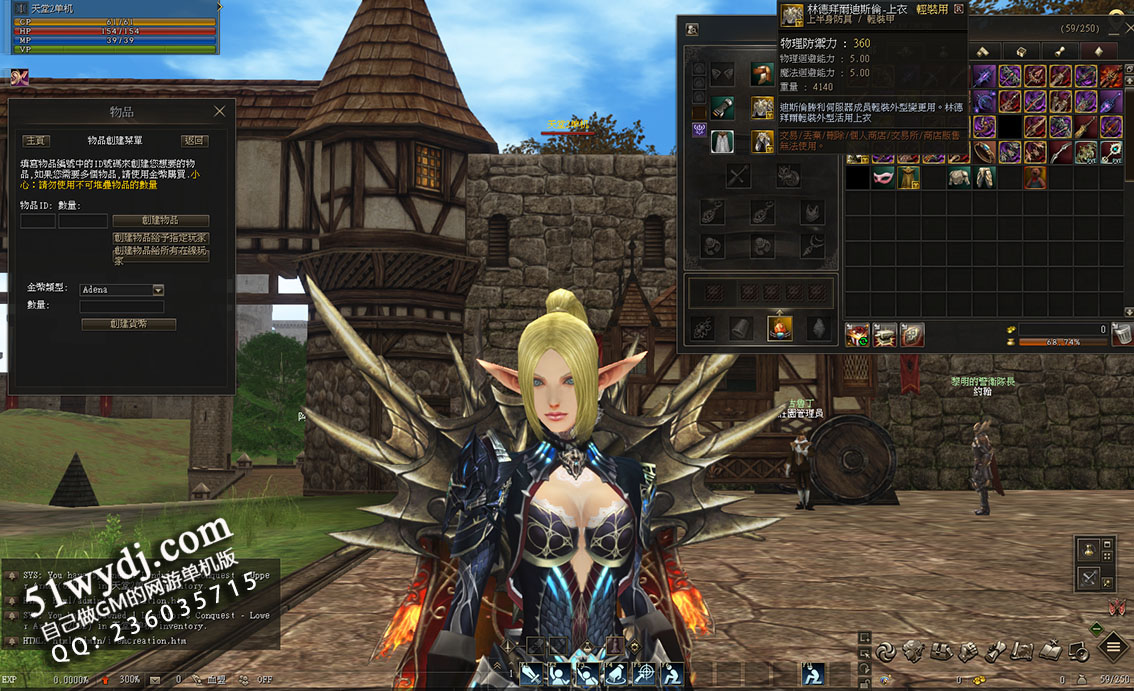Open the inventory trash can
The width and height of the screenshot is (1134, 691).
(1122, 335)
